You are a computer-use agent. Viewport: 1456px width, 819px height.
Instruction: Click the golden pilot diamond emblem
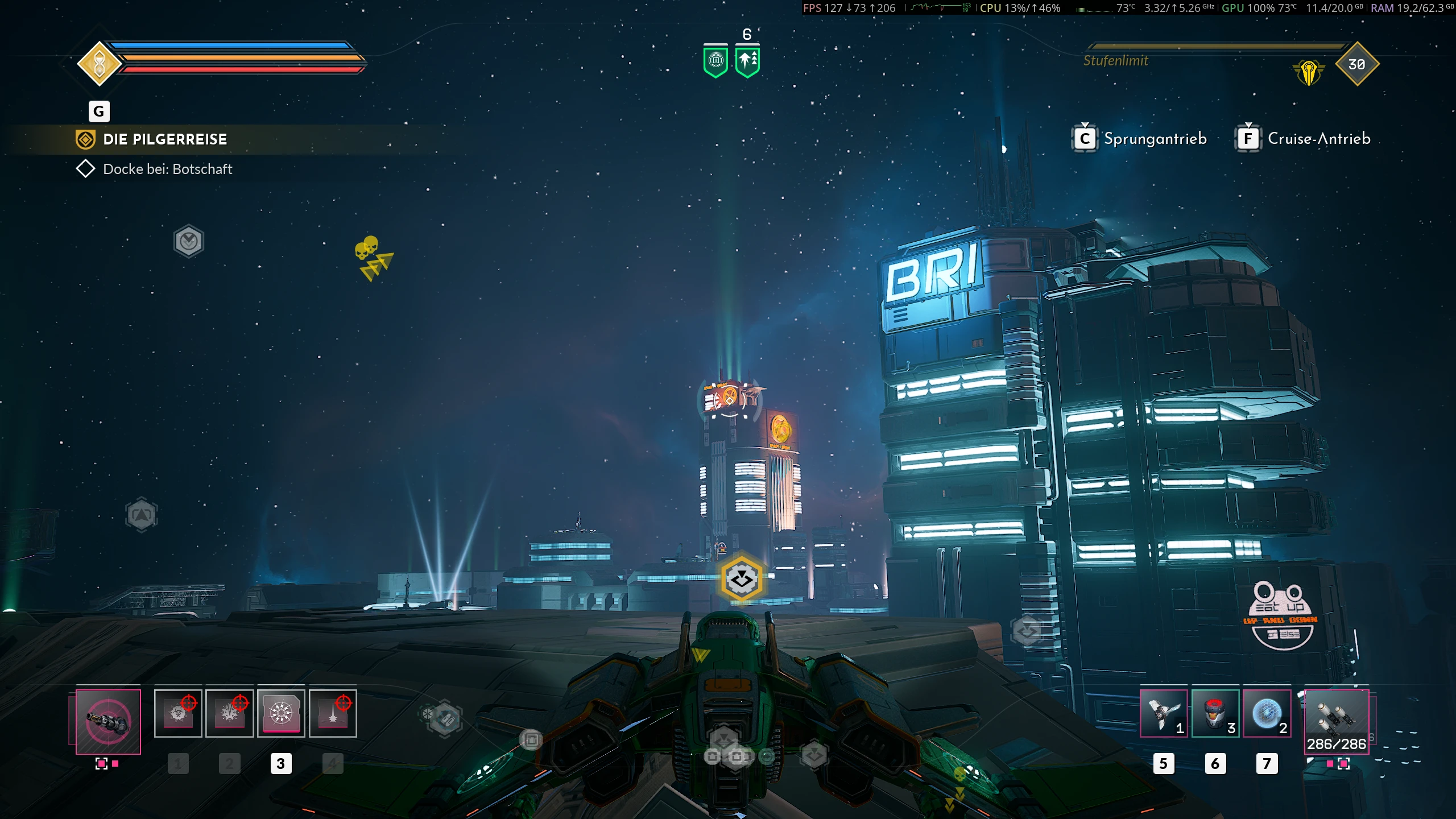click(100, 64)
